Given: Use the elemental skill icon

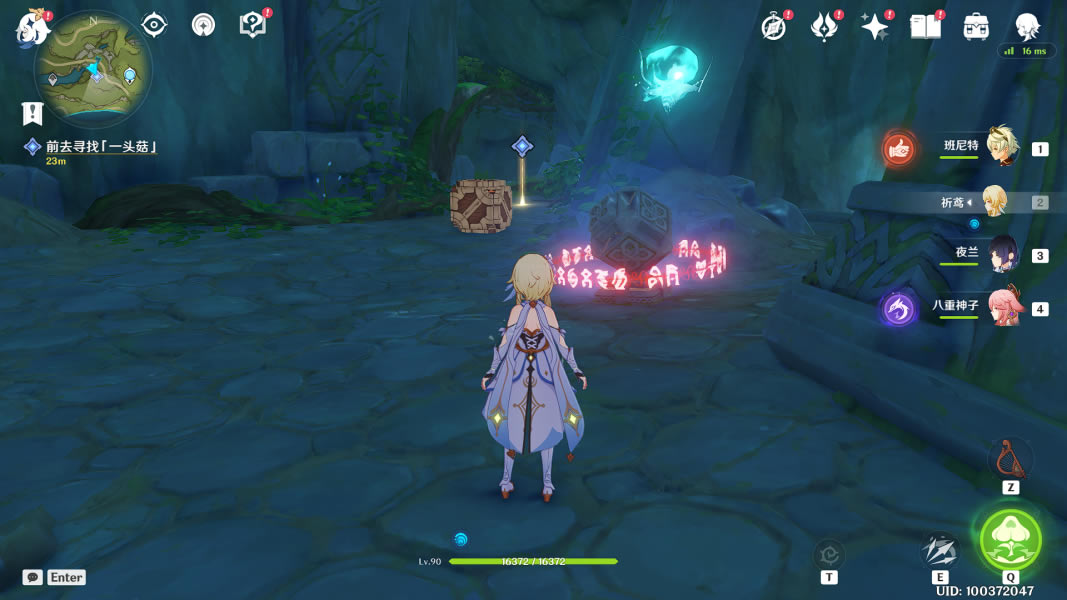Looking at the screenshot, I should coord(940,551).
